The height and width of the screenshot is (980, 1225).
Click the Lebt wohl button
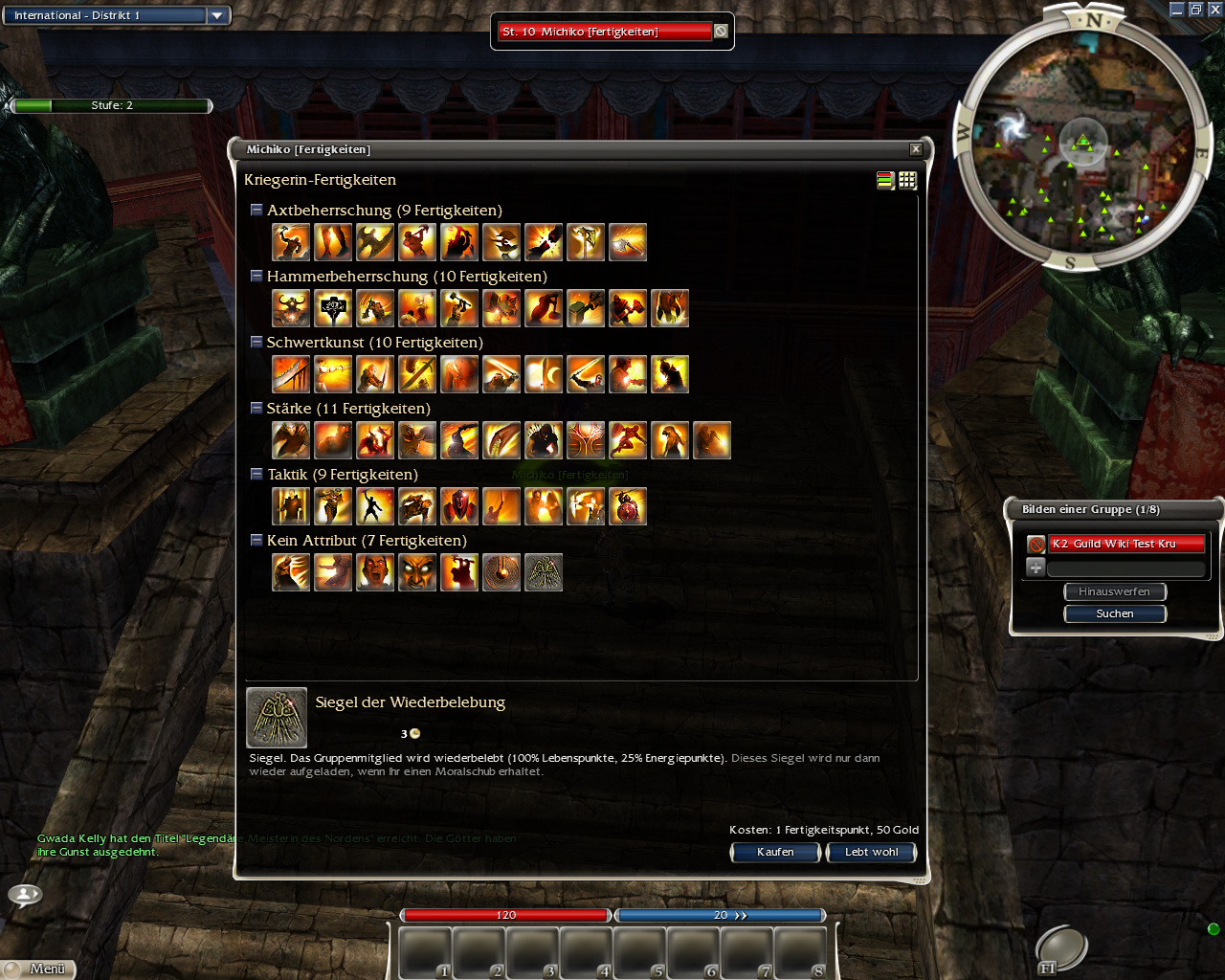[871, 852]
